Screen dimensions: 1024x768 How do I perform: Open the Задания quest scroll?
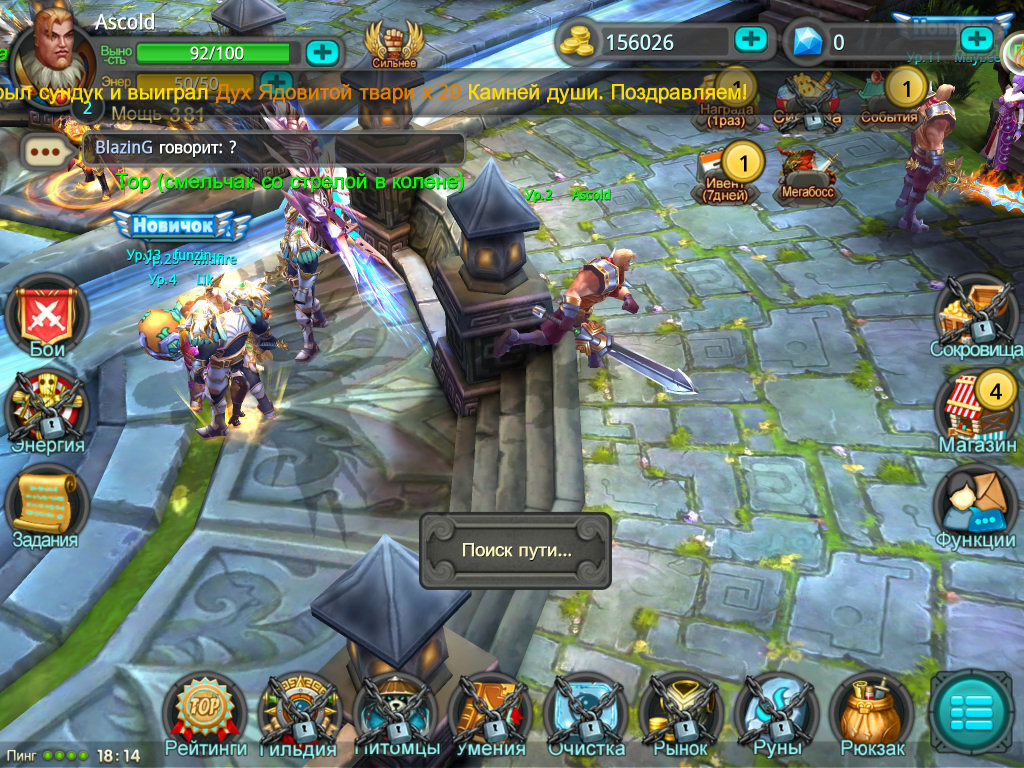click(x=45, y=502)
